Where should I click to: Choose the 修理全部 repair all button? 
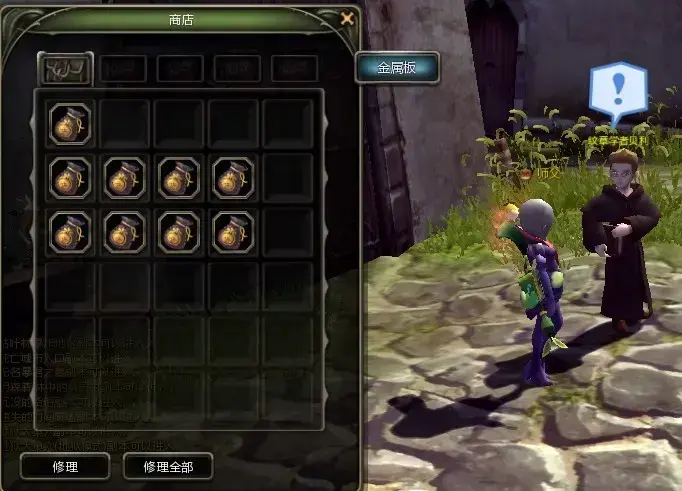[x=168, y=466]
